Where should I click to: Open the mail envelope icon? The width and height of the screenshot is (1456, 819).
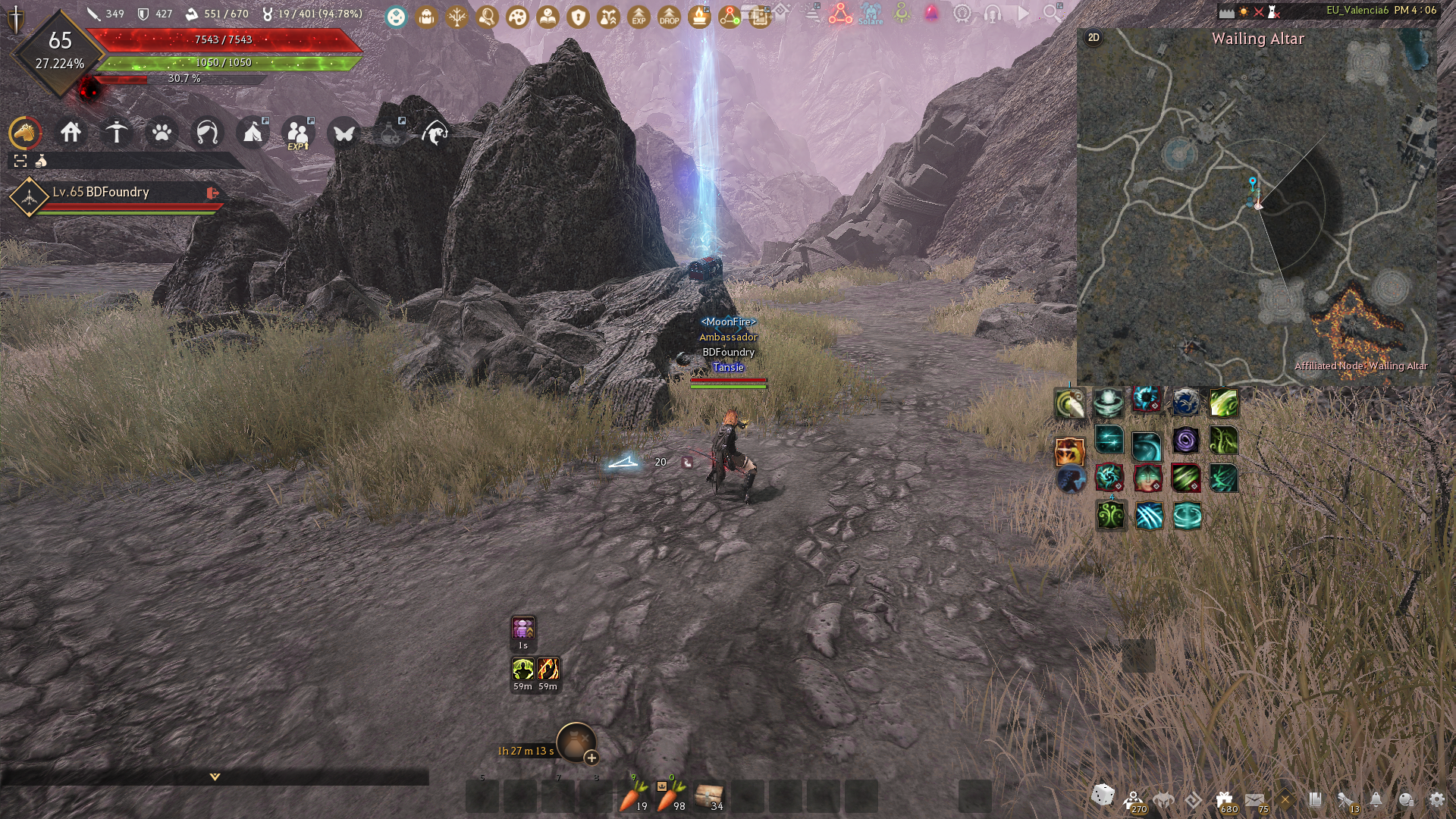[1254, 799]
